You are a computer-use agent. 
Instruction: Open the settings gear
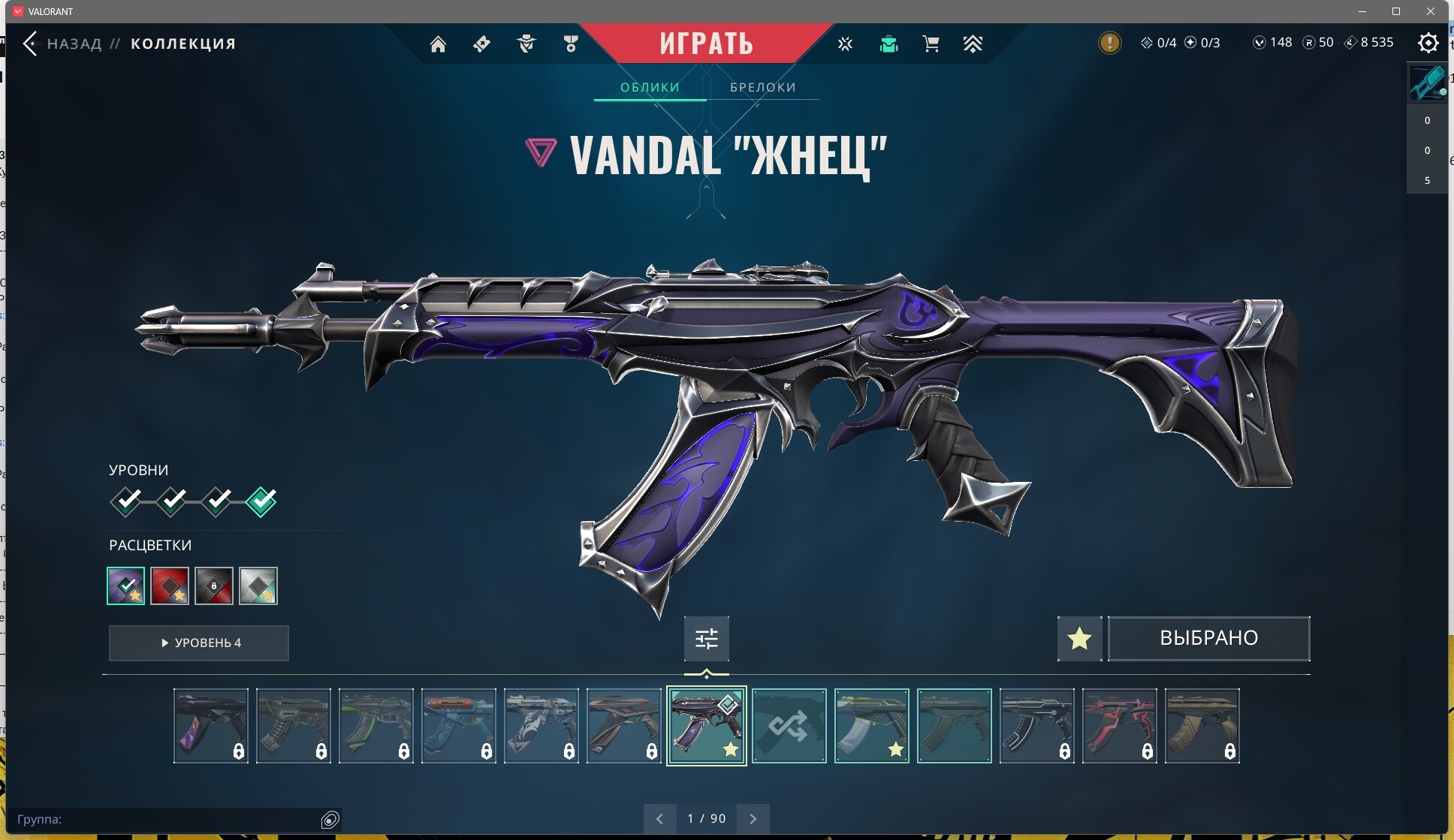pyautogui.click(x=1428, y=43)
